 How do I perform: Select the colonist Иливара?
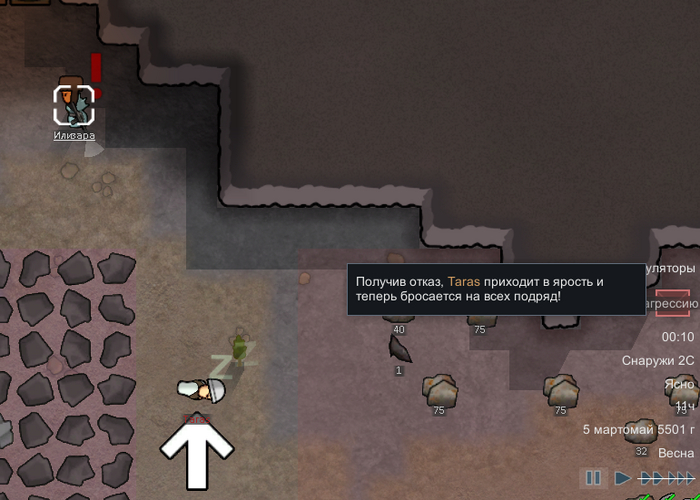(73, 105)
